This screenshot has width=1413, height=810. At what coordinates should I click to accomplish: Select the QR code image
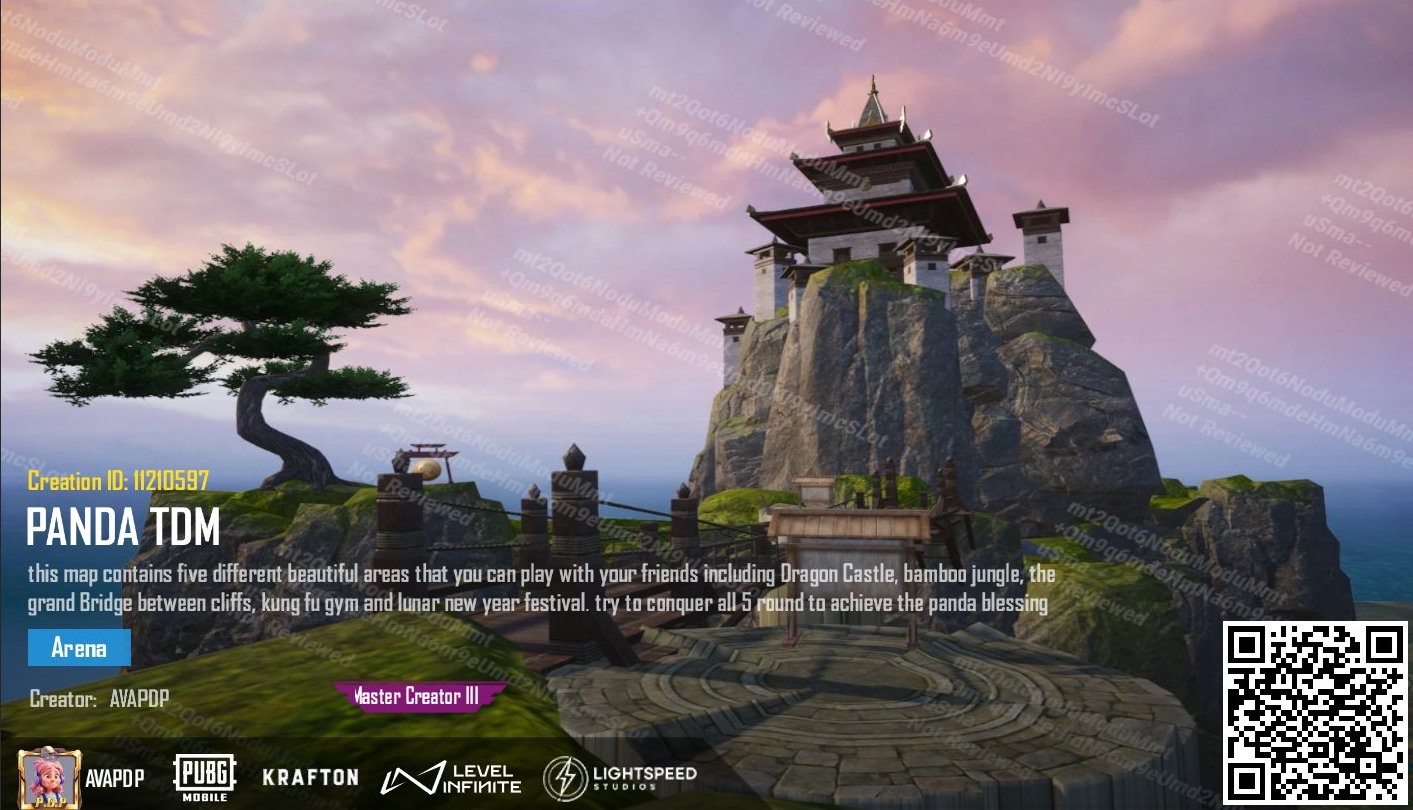pos(1314,713)
